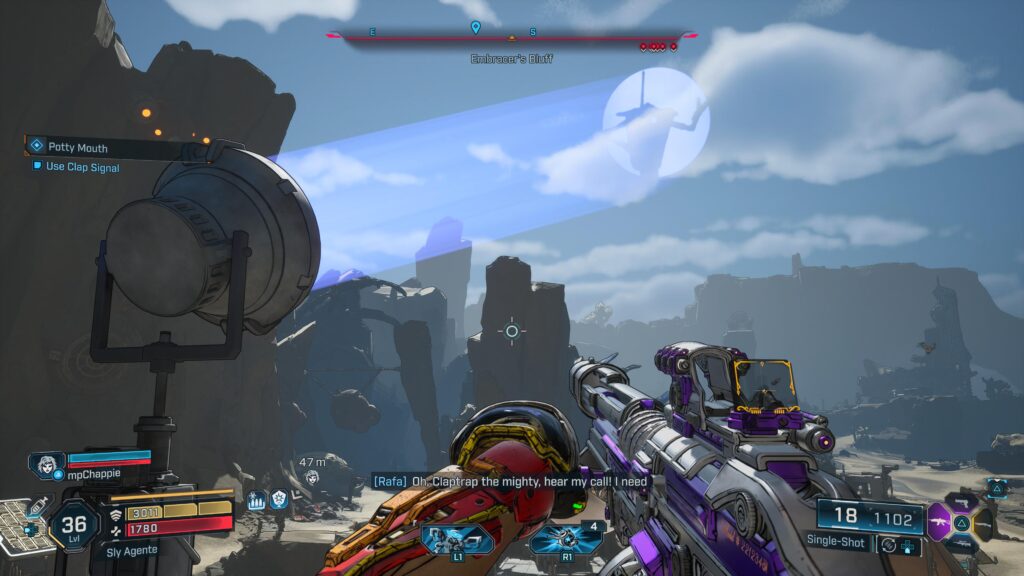Click mpChappie's teammate portrait
The width and height of the screenshot is (1024, 576).
46,465
